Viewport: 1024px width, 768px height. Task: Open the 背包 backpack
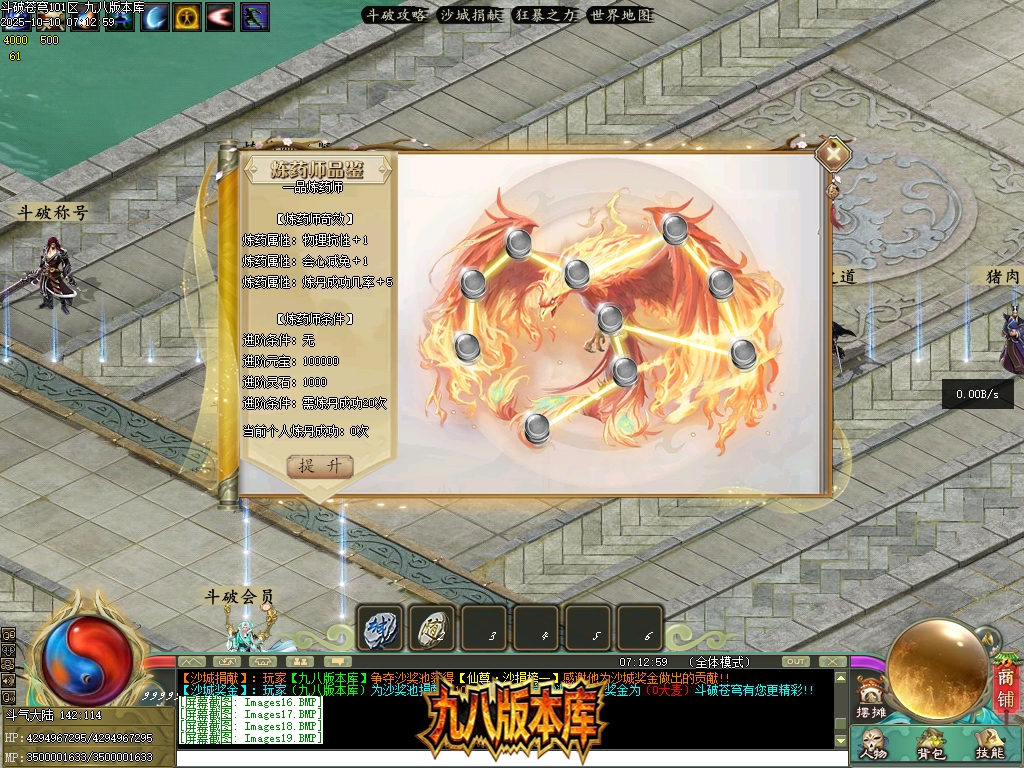coord(931,745)
